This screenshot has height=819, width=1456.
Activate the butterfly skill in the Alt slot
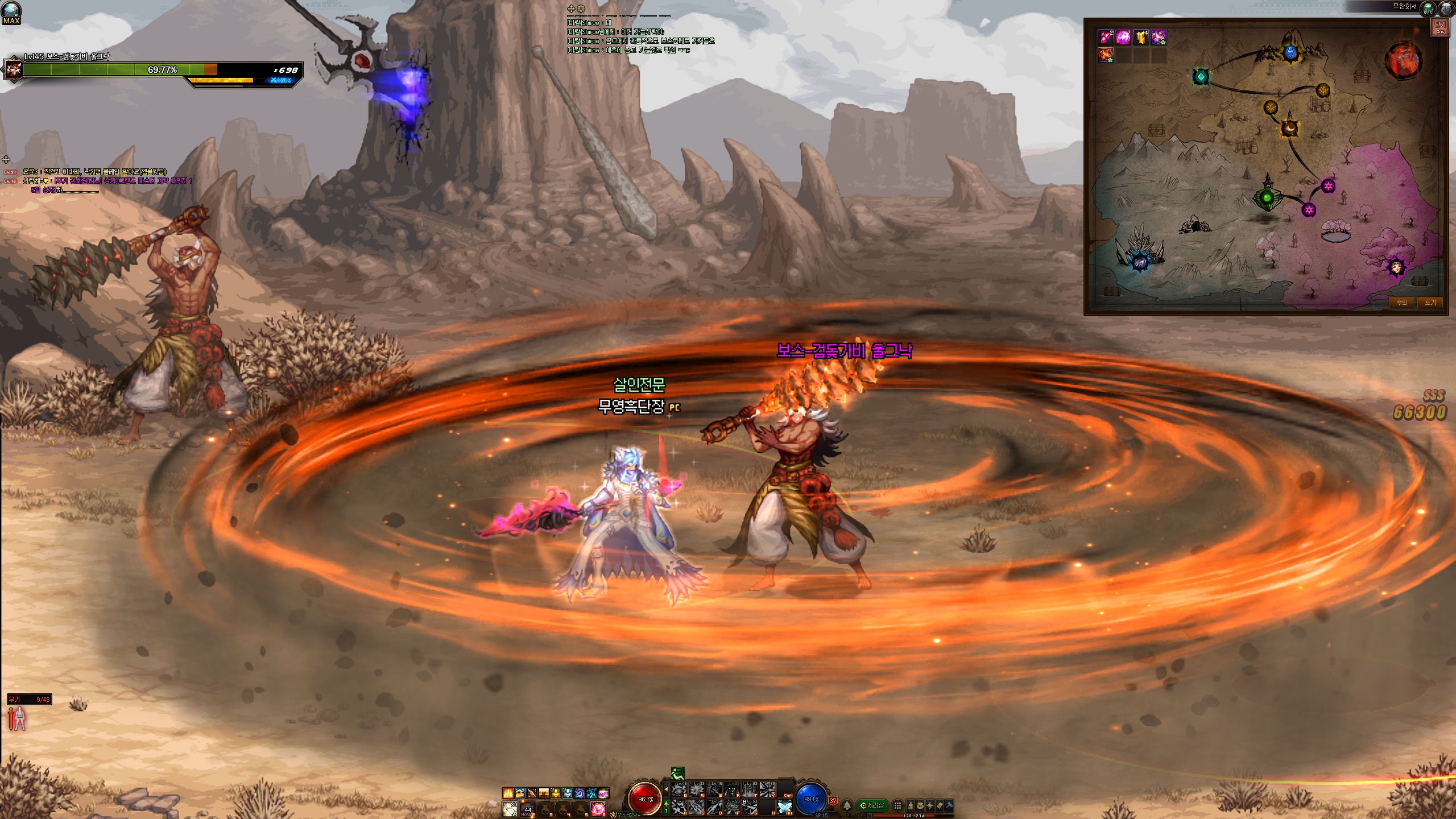(785, 807)
